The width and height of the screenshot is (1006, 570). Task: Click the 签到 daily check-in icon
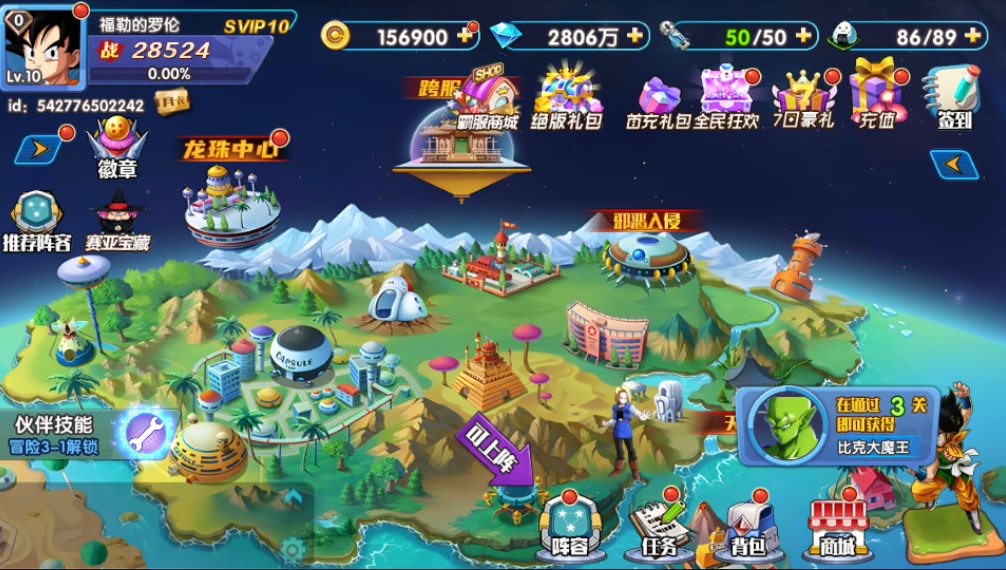[954, 97]
